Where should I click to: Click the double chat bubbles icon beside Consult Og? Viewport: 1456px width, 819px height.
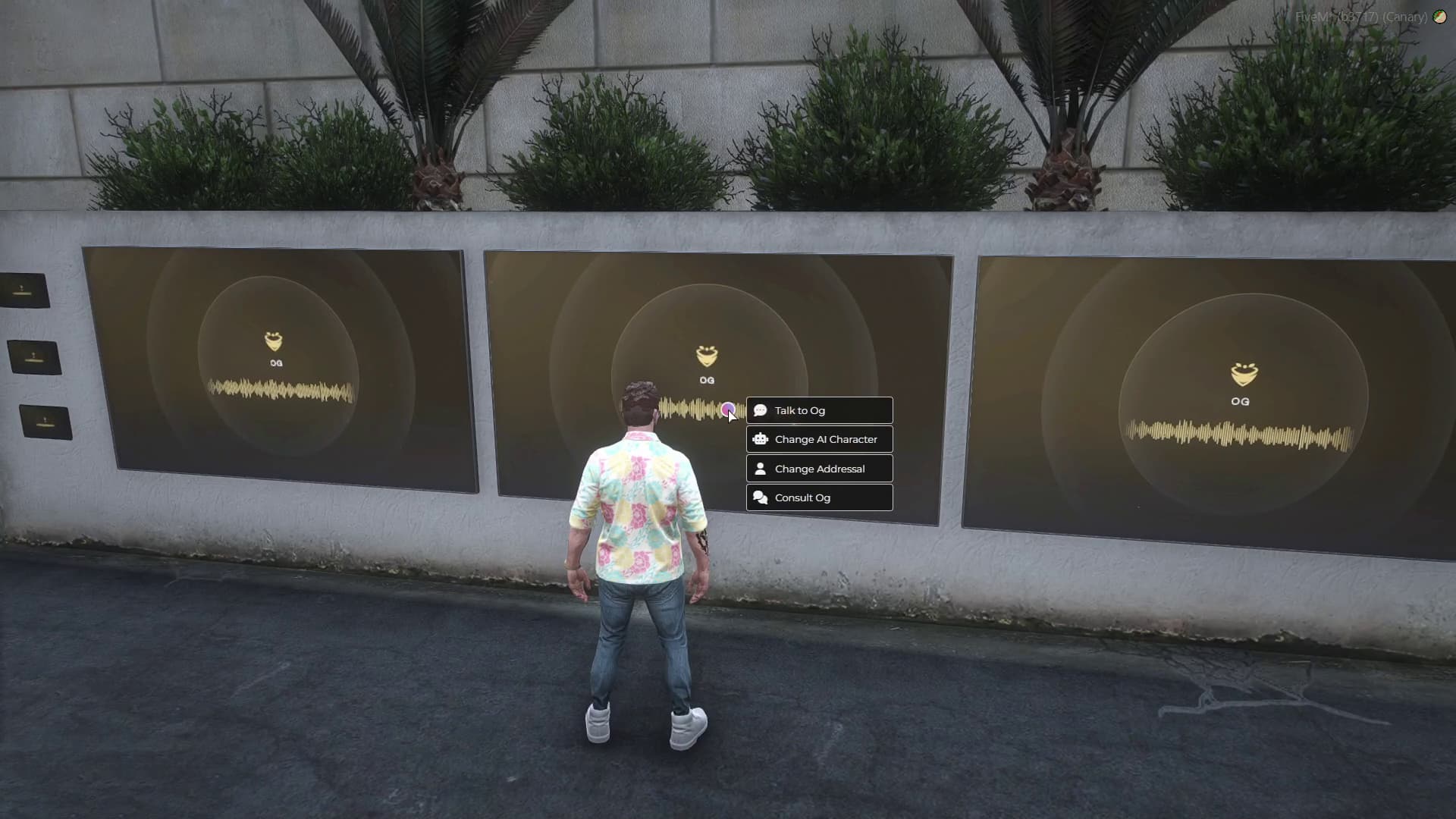(761, 497)
